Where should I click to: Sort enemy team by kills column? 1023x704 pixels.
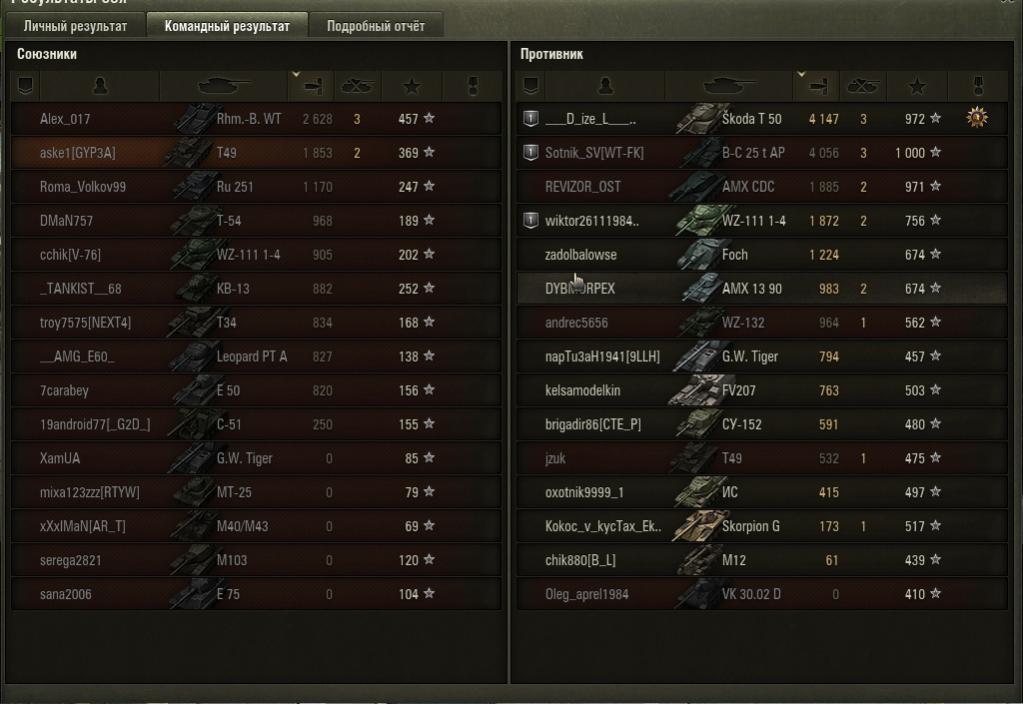862,86
